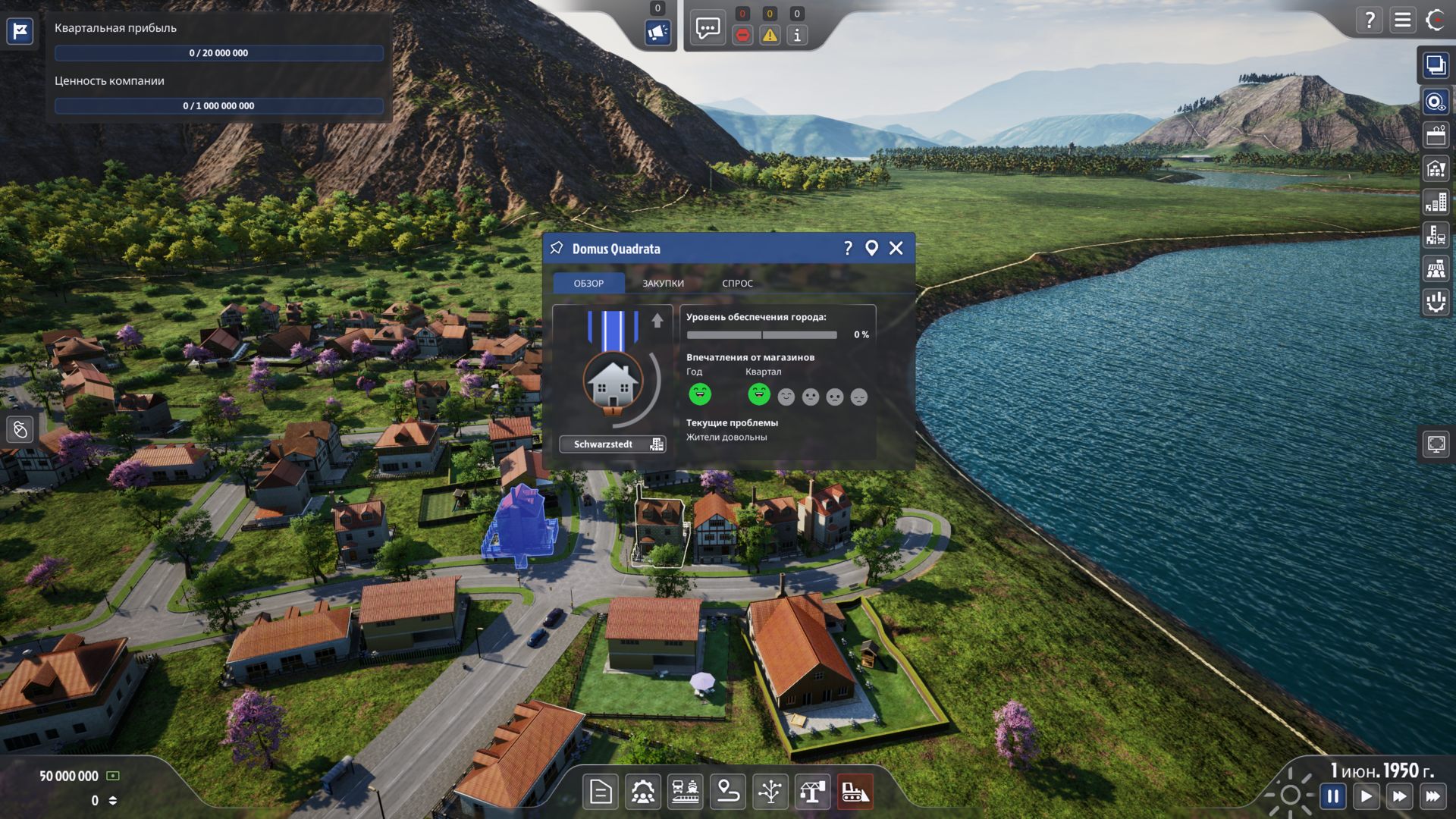Open the route planning tool

728,792
